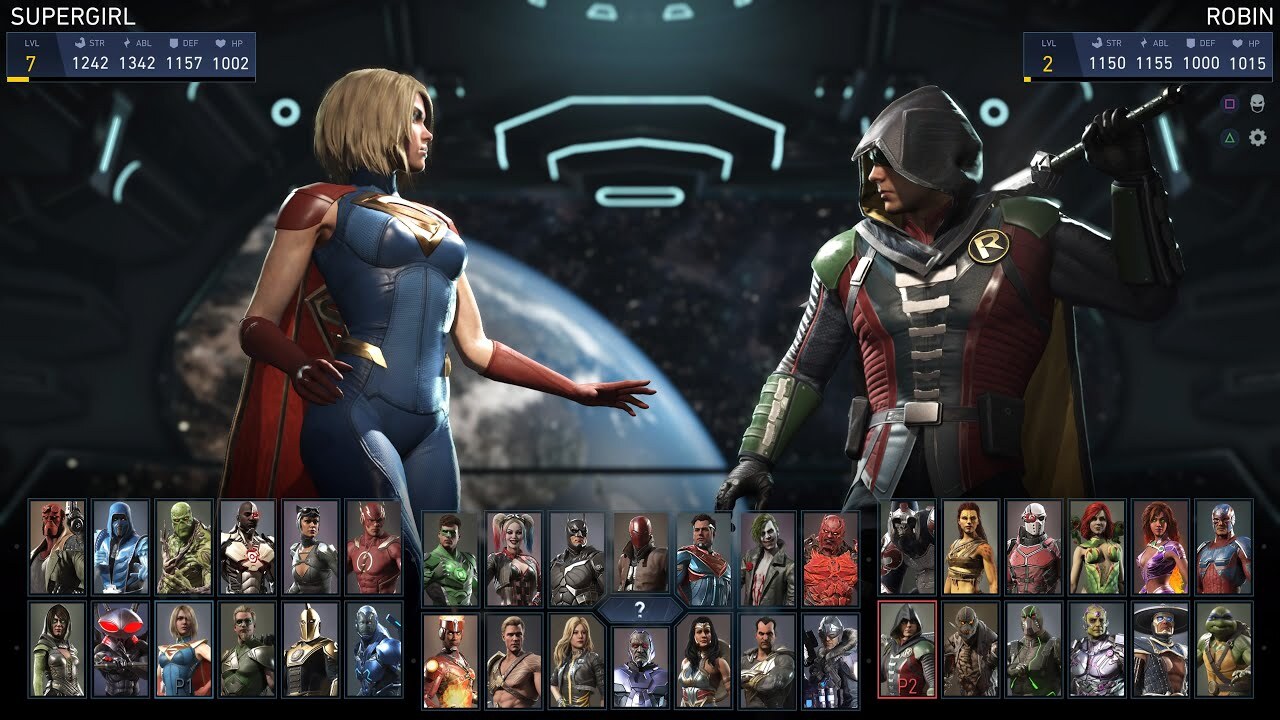Image resolution: width=1280 pixels, height=720 pixels.
Task: Pick Poison Ivy from the roster
Action: coord(1097,547)
